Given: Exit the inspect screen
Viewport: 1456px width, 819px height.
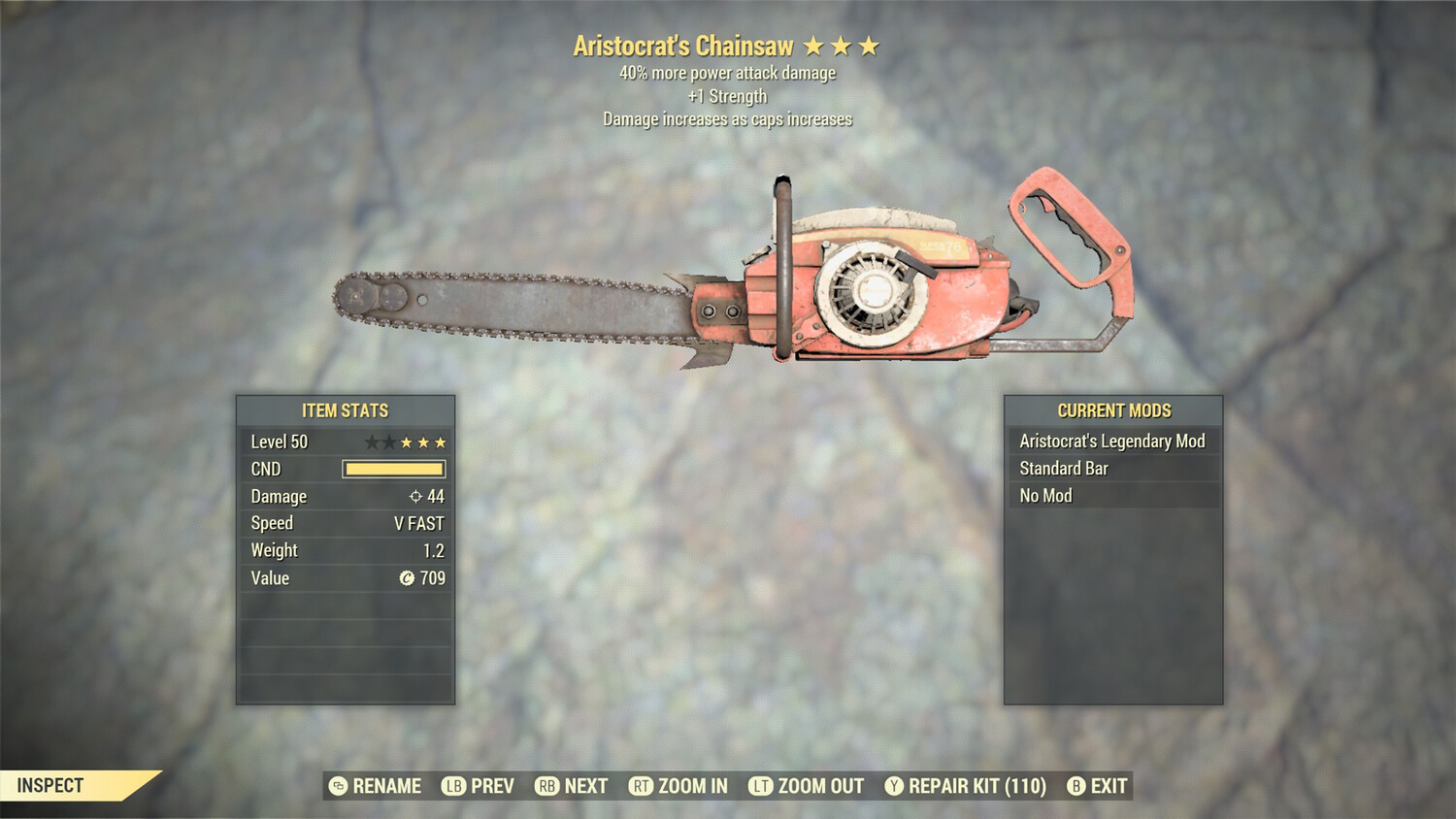Looking at the screenshot, I should 1097,786.
